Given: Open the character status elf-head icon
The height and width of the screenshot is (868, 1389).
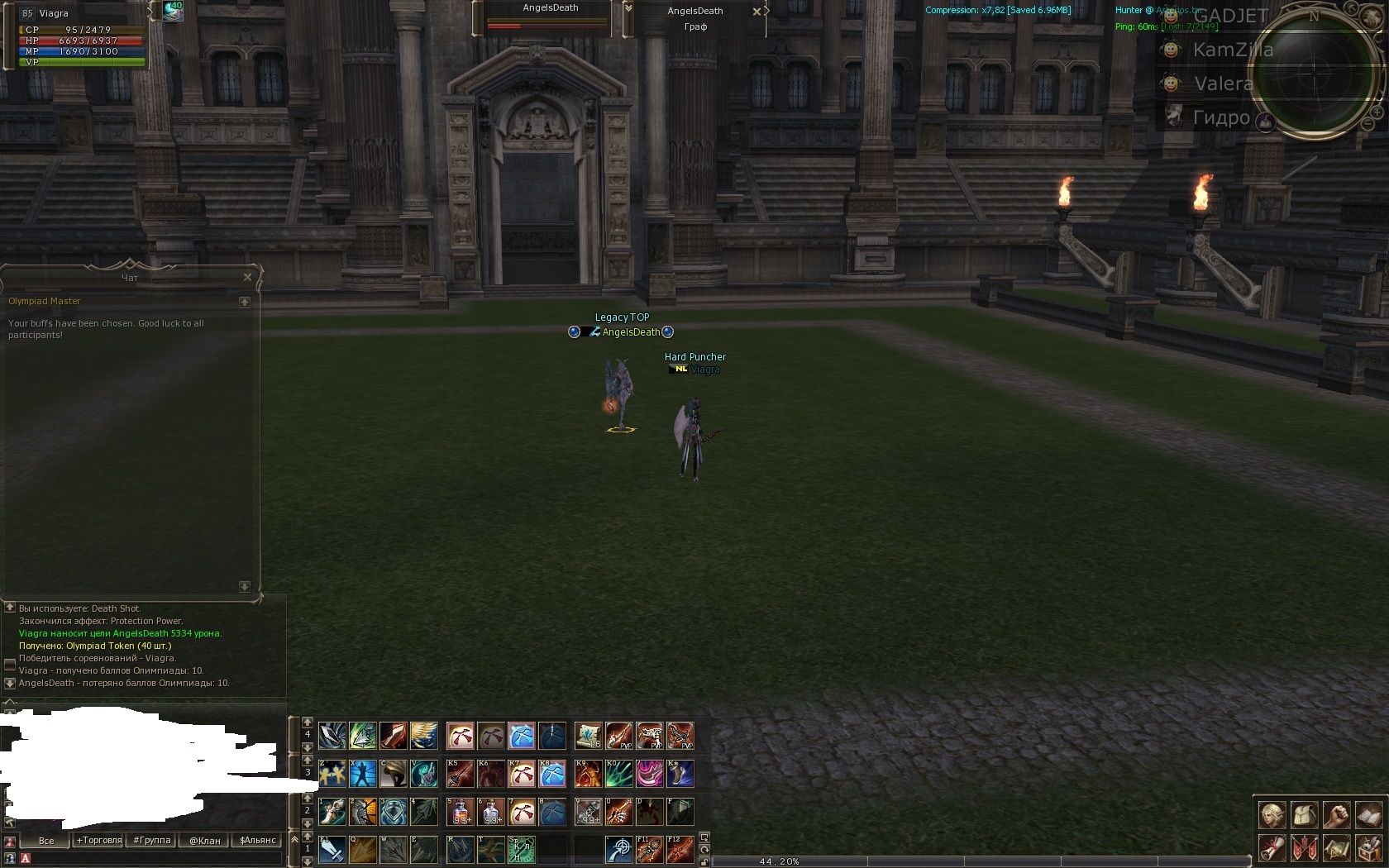Looking at the screenshot, I should (x=1272, y=815).
